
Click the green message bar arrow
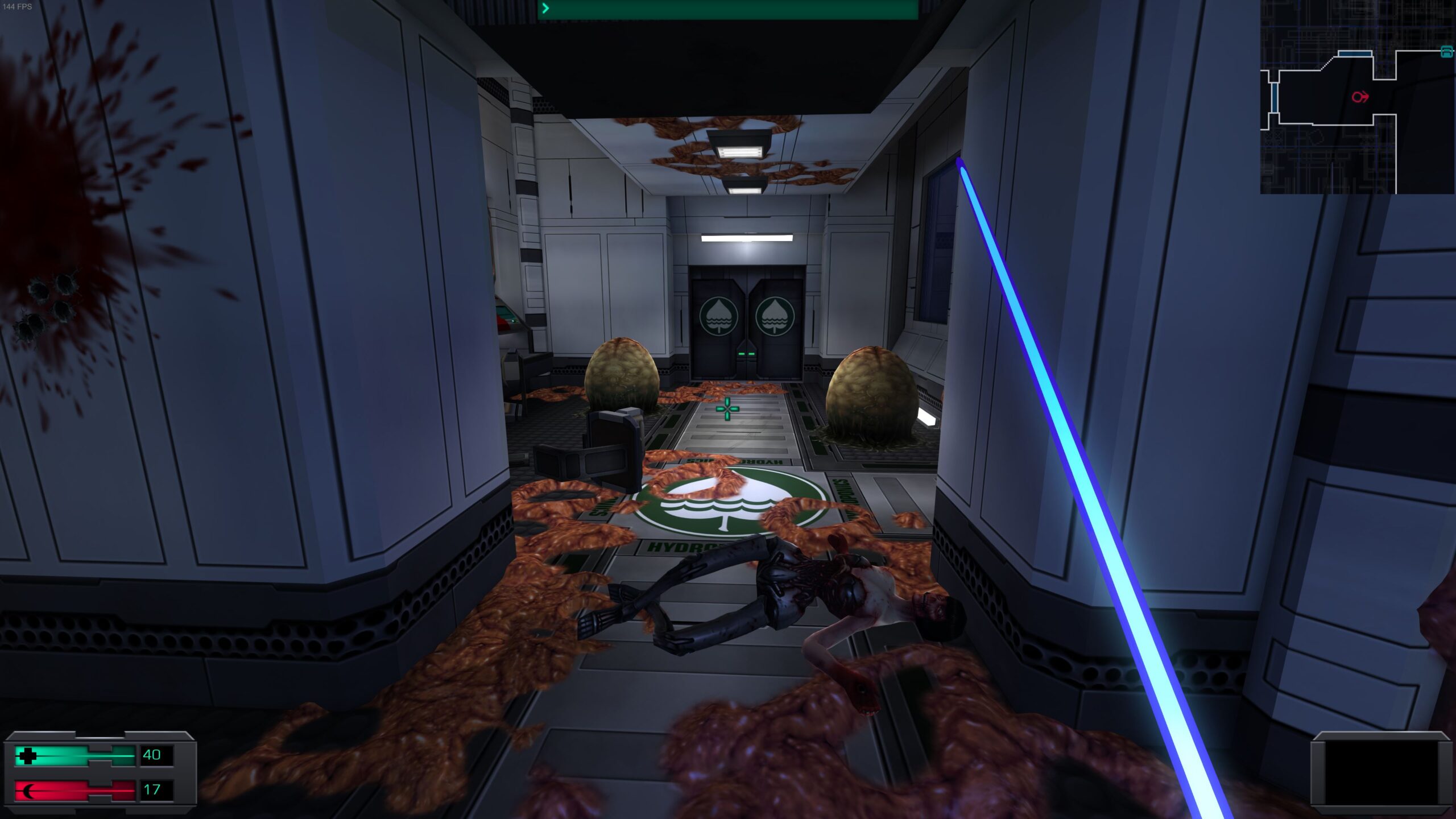coord(545,8)
